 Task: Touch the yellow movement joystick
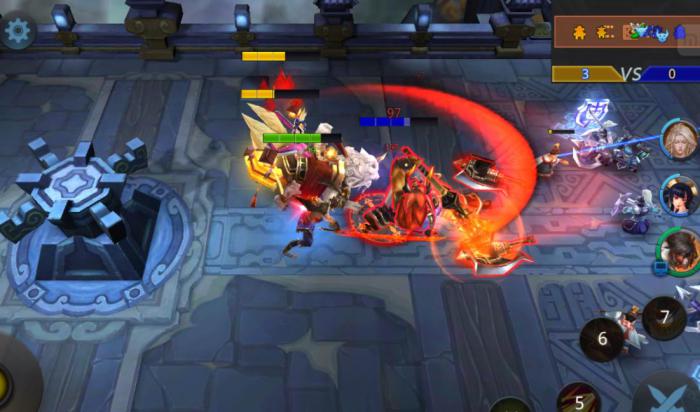[x=8, y=381]
